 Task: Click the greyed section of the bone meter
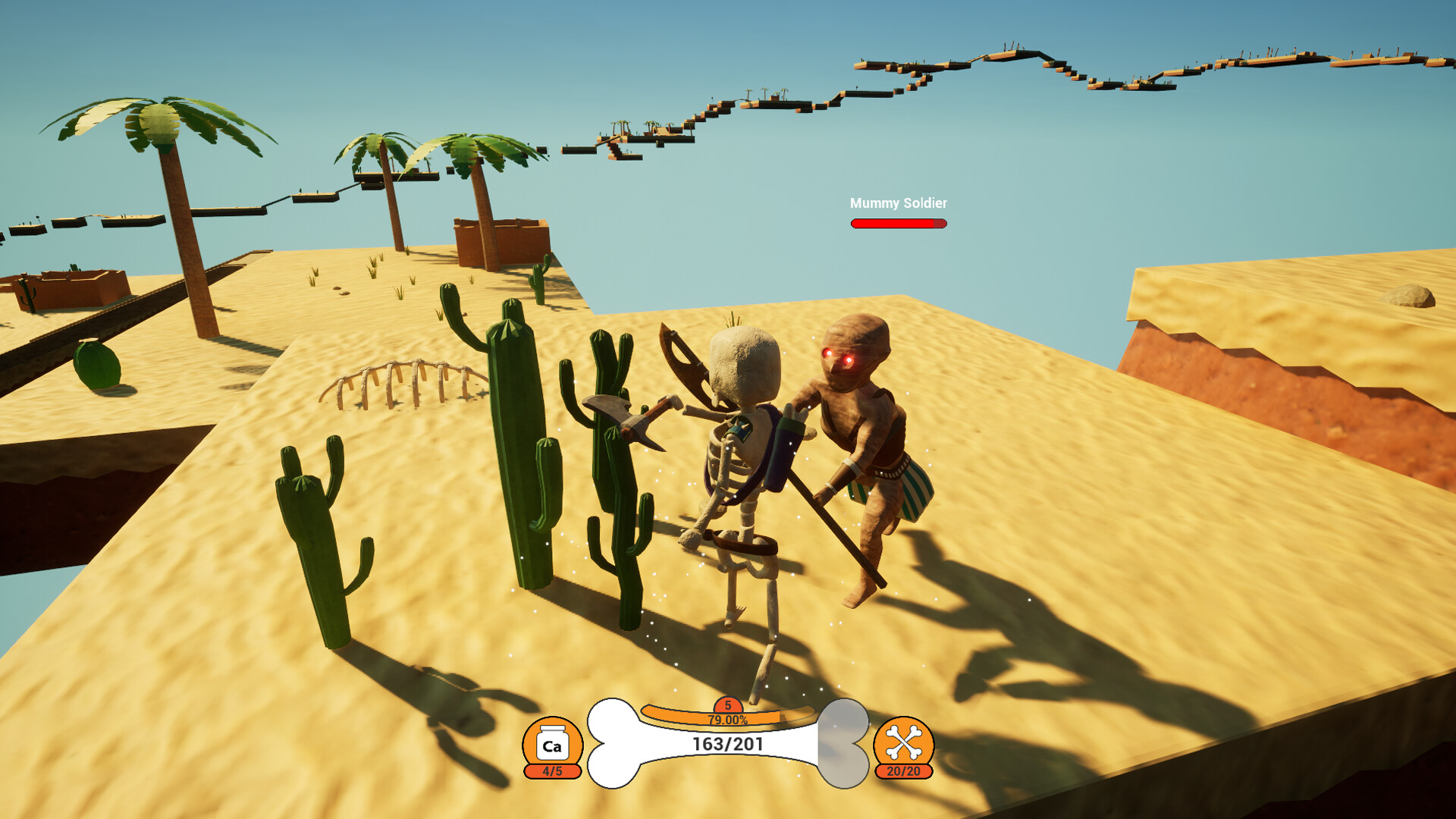842,747
